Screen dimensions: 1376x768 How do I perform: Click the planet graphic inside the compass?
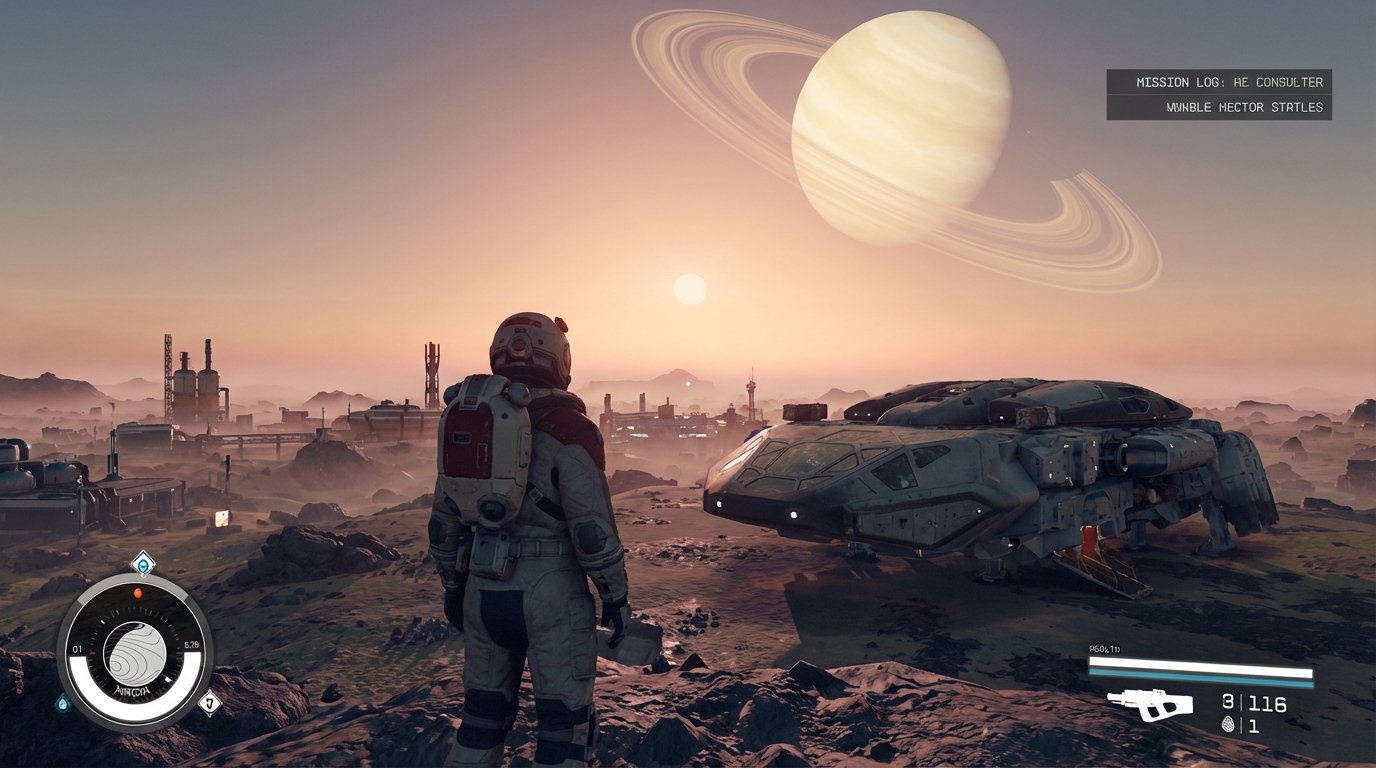coord(135,653)
